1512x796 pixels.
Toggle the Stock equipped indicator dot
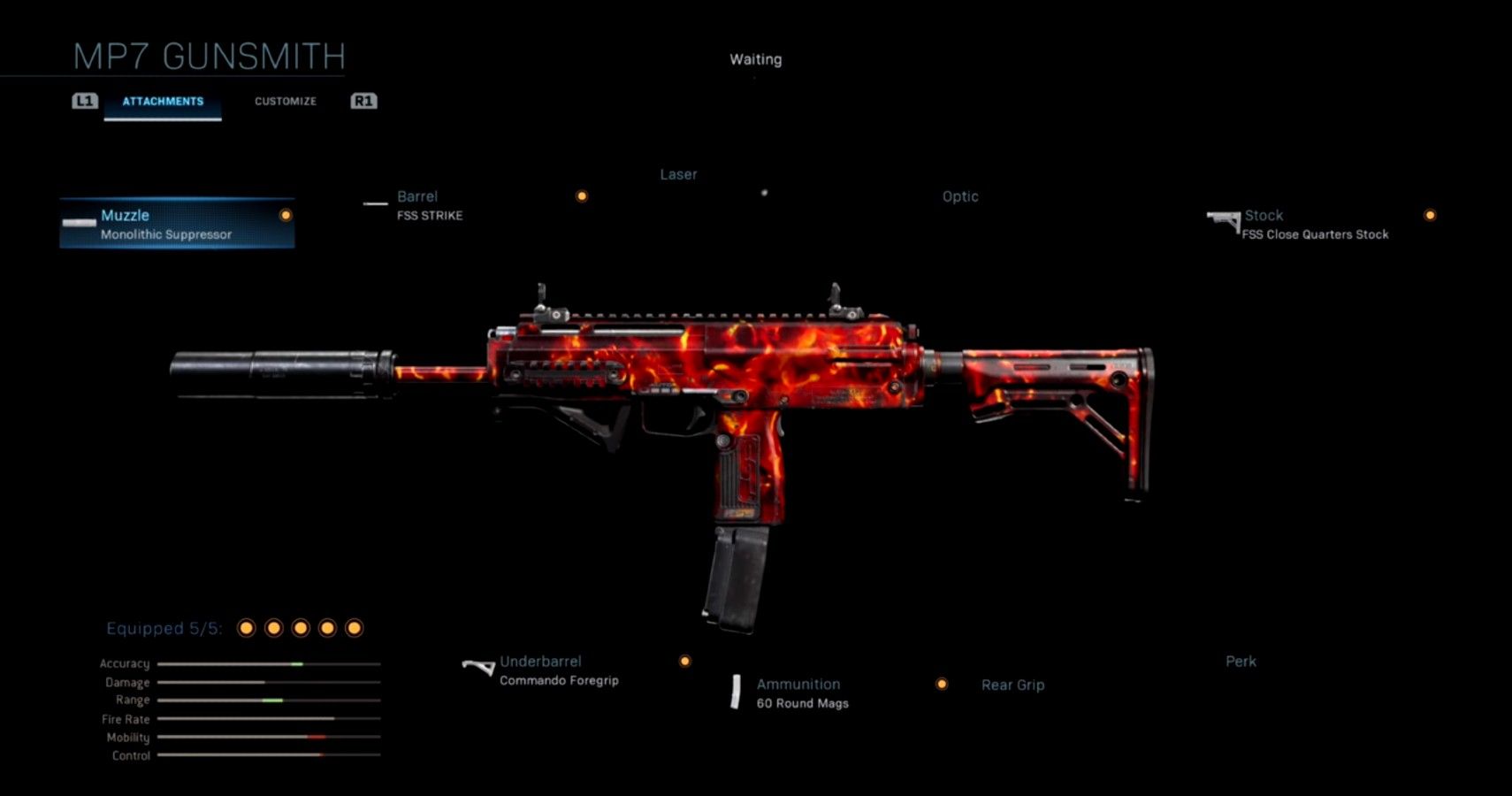(1431, 214)
